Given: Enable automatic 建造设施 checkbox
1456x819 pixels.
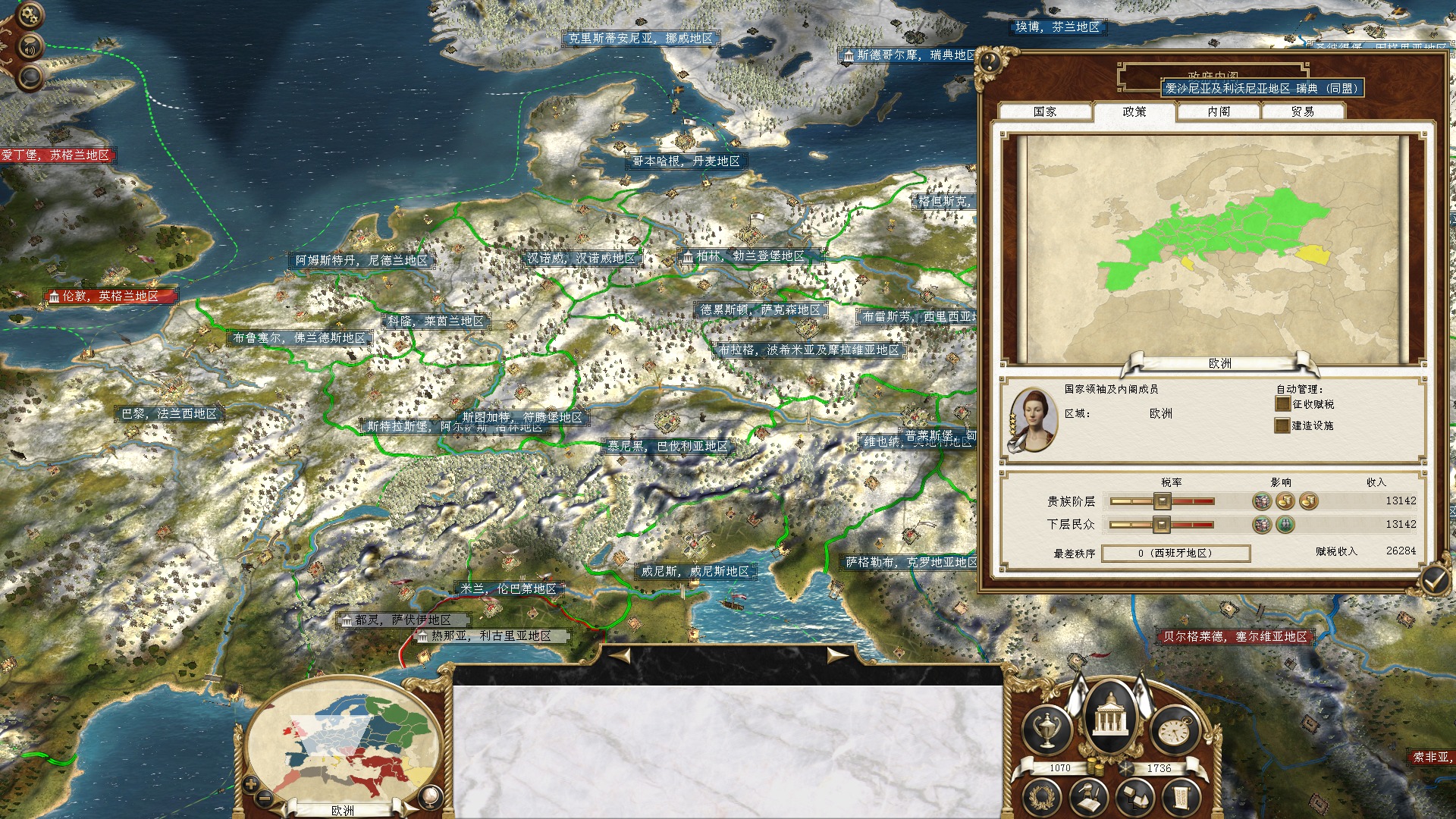Looking at the screenshot, I should [1282, 425].
